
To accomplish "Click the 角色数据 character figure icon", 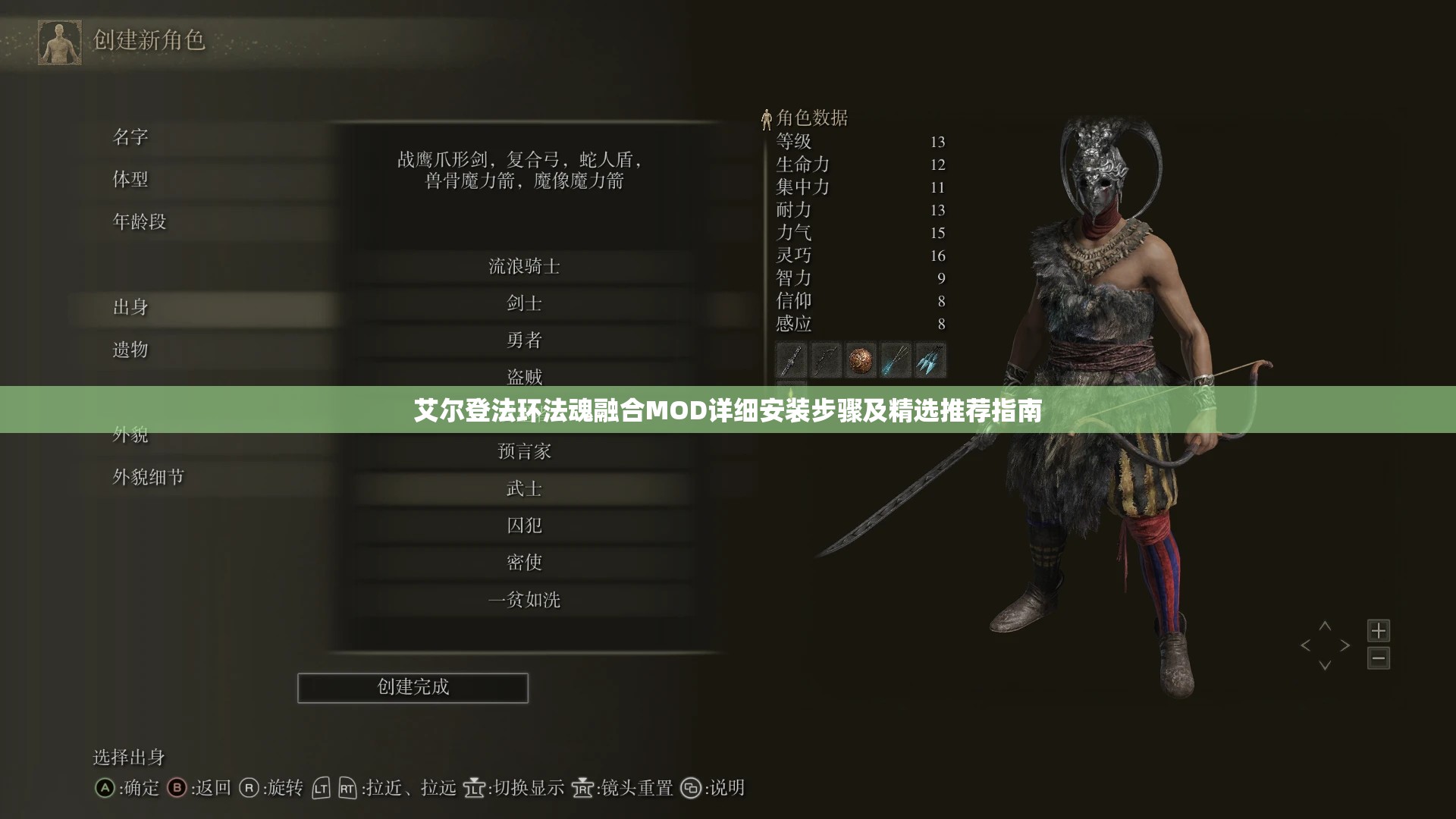I will (x=767, y=118).
